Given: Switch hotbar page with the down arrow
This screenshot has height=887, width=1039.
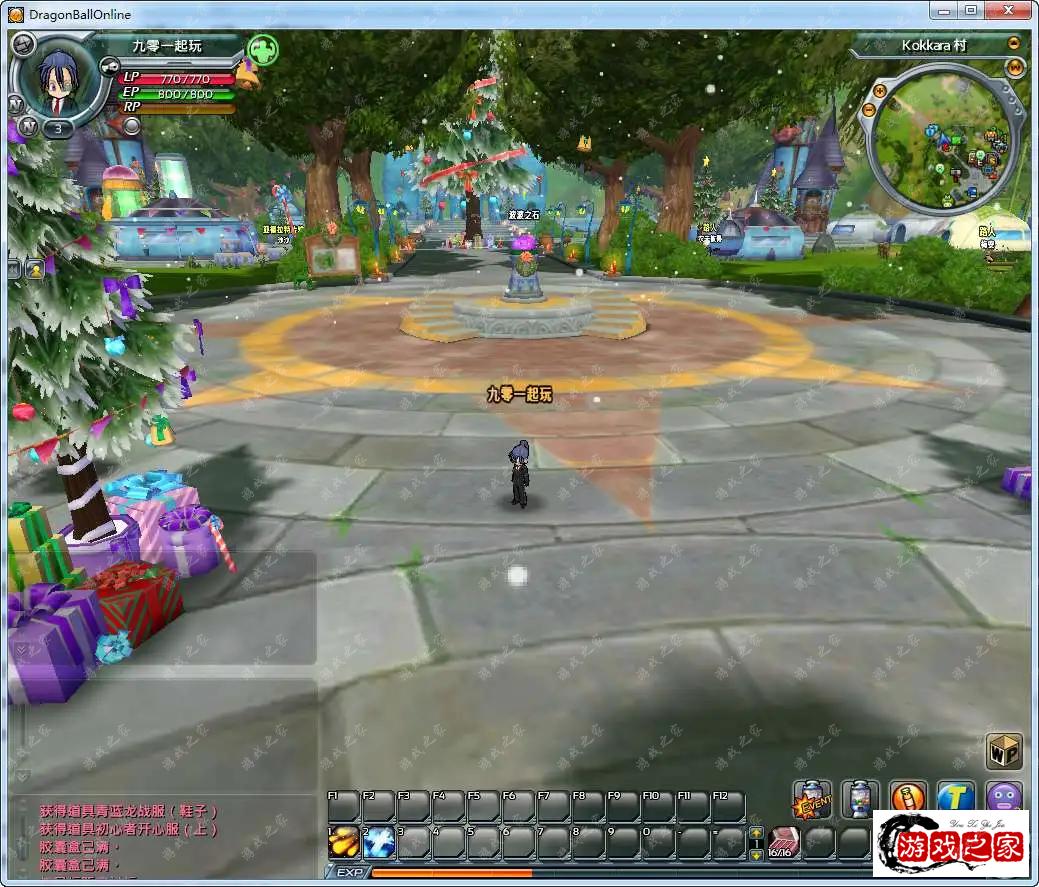Looking at the screenshot, I should pyautogui.click(x=756, y=853).
